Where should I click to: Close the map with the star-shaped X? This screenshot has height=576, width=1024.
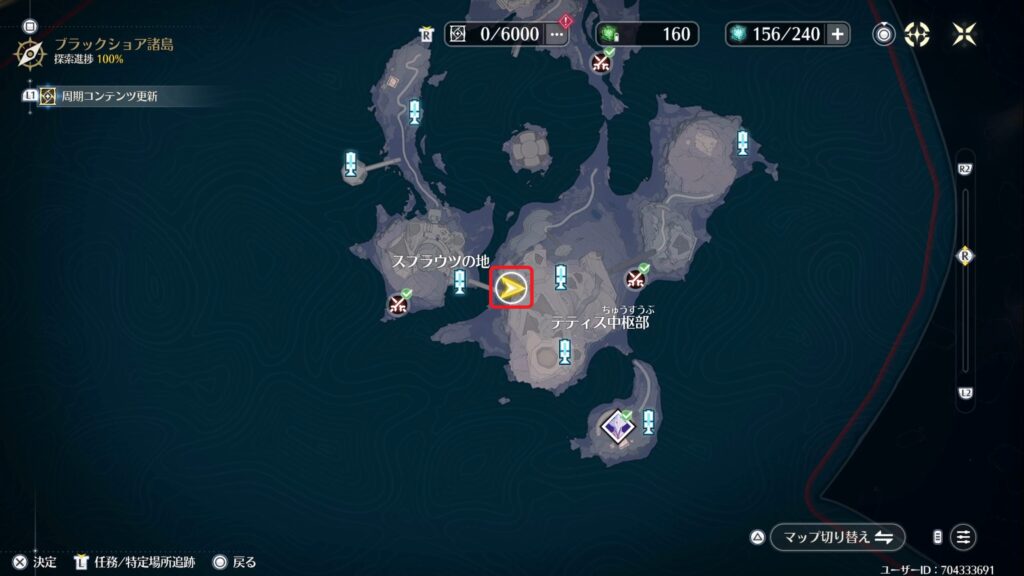pos(965,34)
